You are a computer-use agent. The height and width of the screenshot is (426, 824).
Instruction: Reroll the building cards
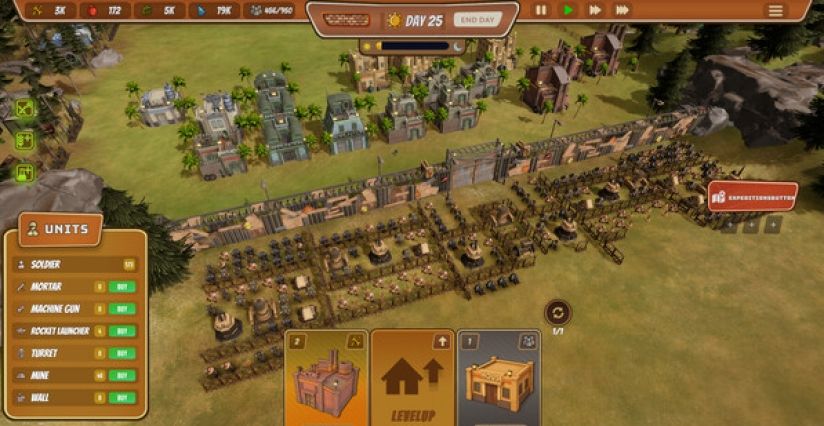(x=558, y=312)
